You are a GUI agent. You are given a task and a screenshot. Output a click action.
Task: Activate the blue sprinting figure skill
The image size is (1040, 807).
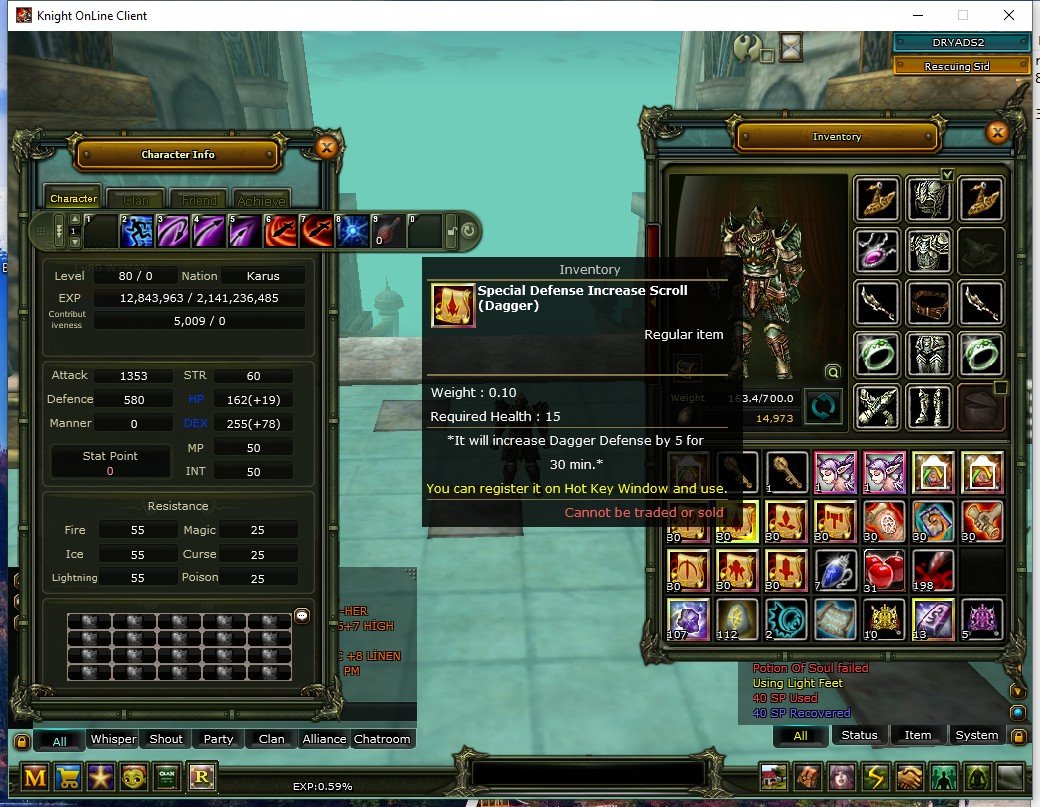pos(136,232)
